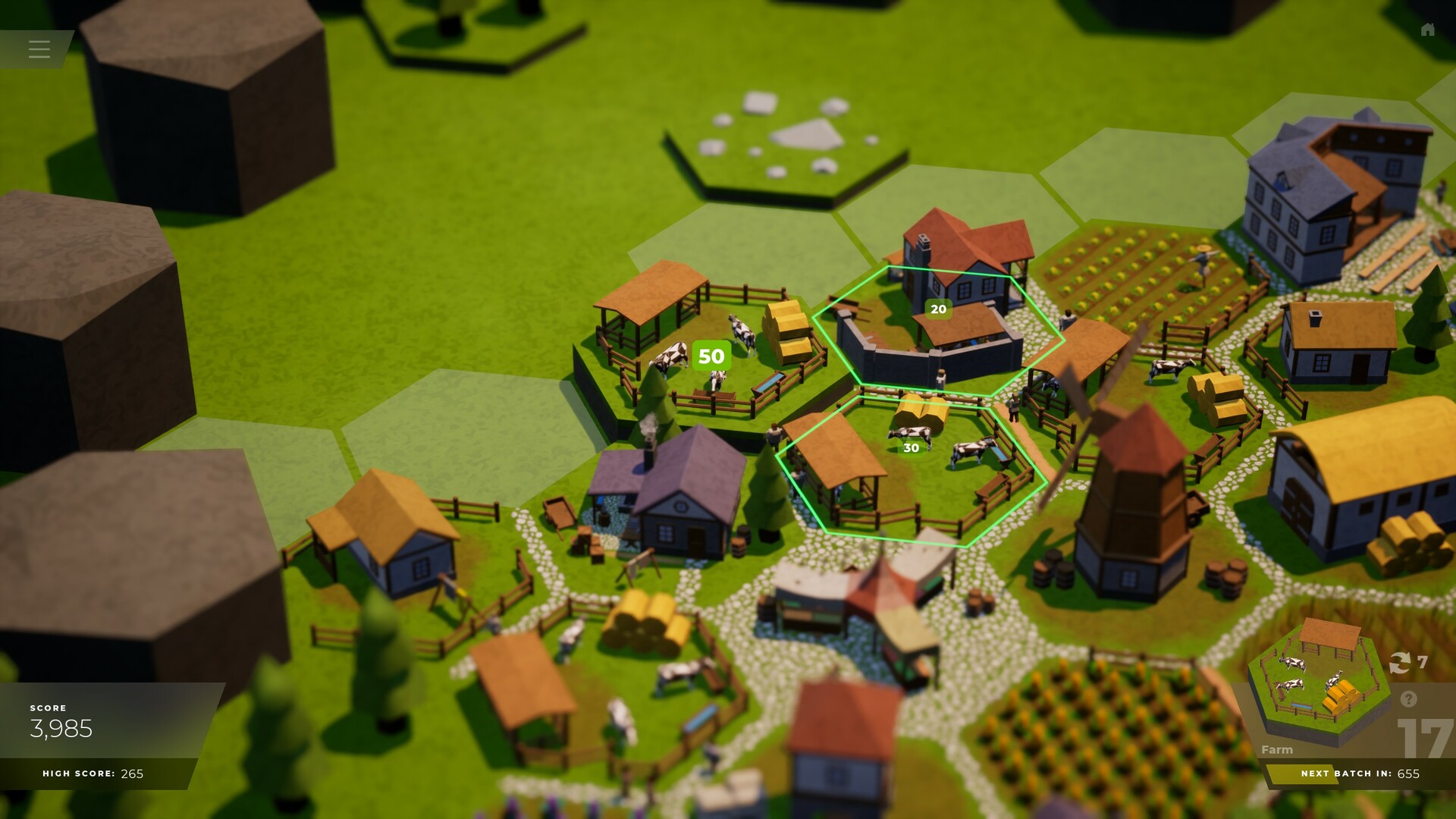Click the 30-point badge in the cattle pen
The image size is (1456, 819).
tap(910, 449)
